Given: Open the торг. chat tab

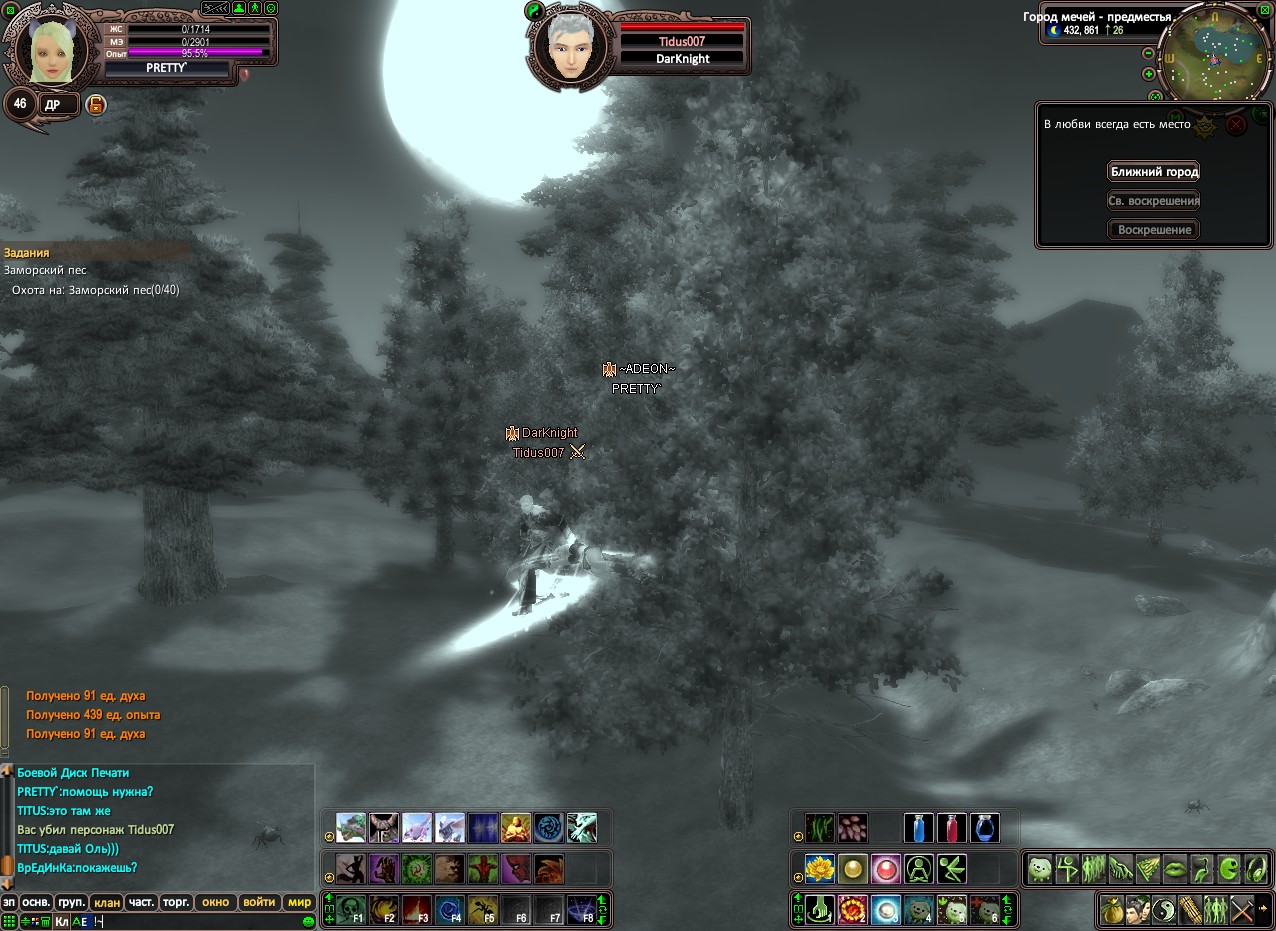Looking at the screenshot, I should click(176, 902).
